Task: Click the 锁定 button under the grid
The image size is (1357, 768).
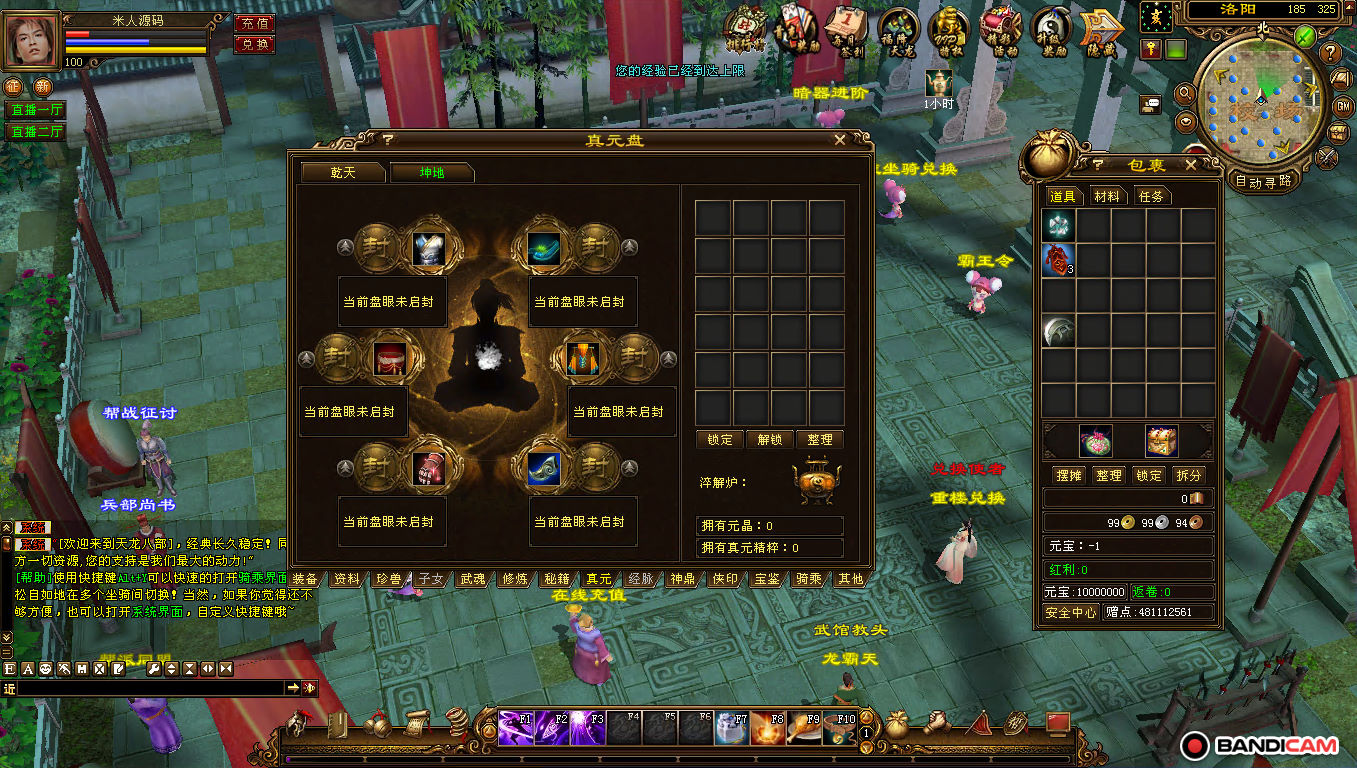Action: [x=719, y=440]
